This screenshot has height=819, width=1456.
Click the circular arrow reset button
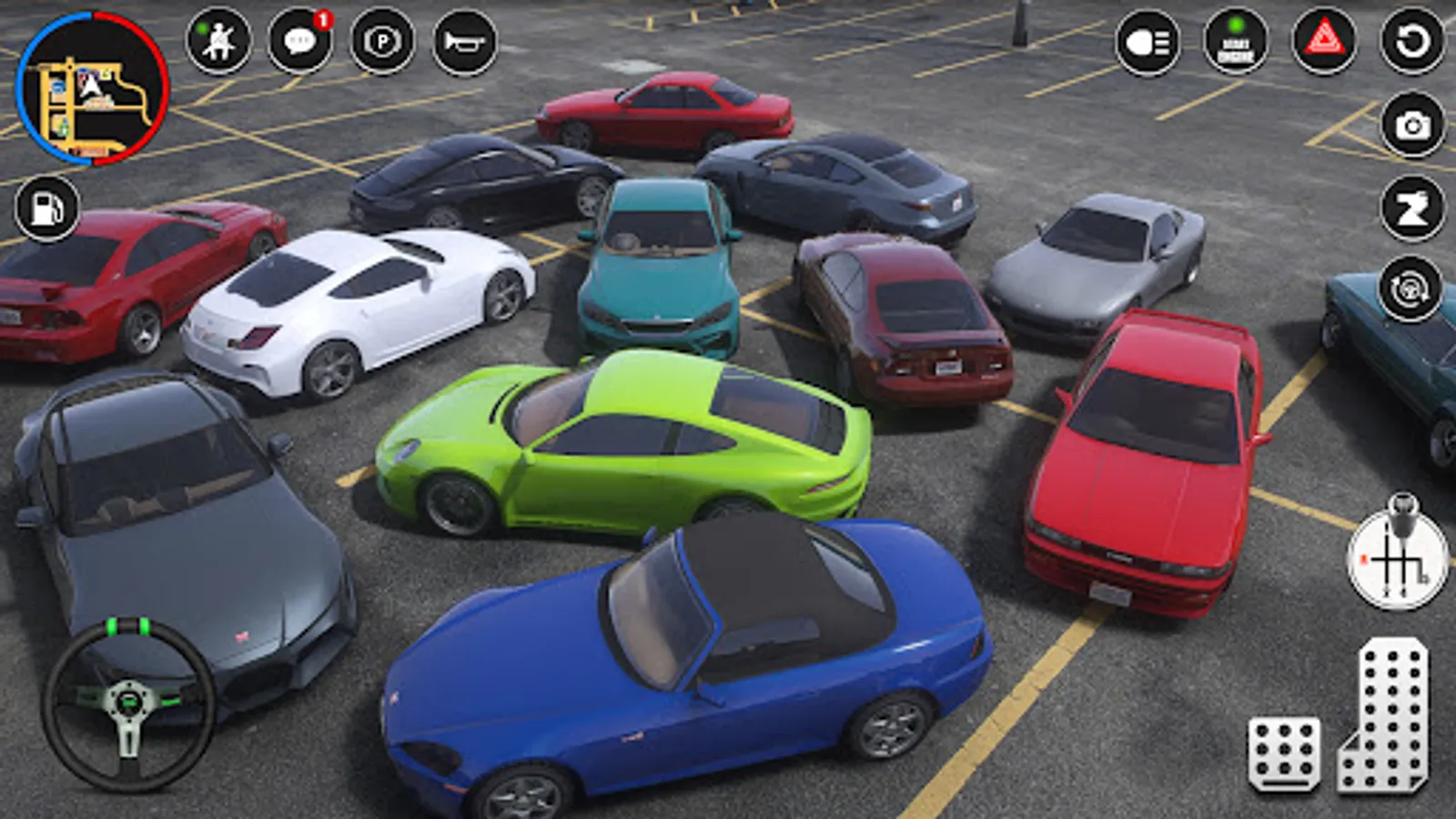coord(1412,41)
